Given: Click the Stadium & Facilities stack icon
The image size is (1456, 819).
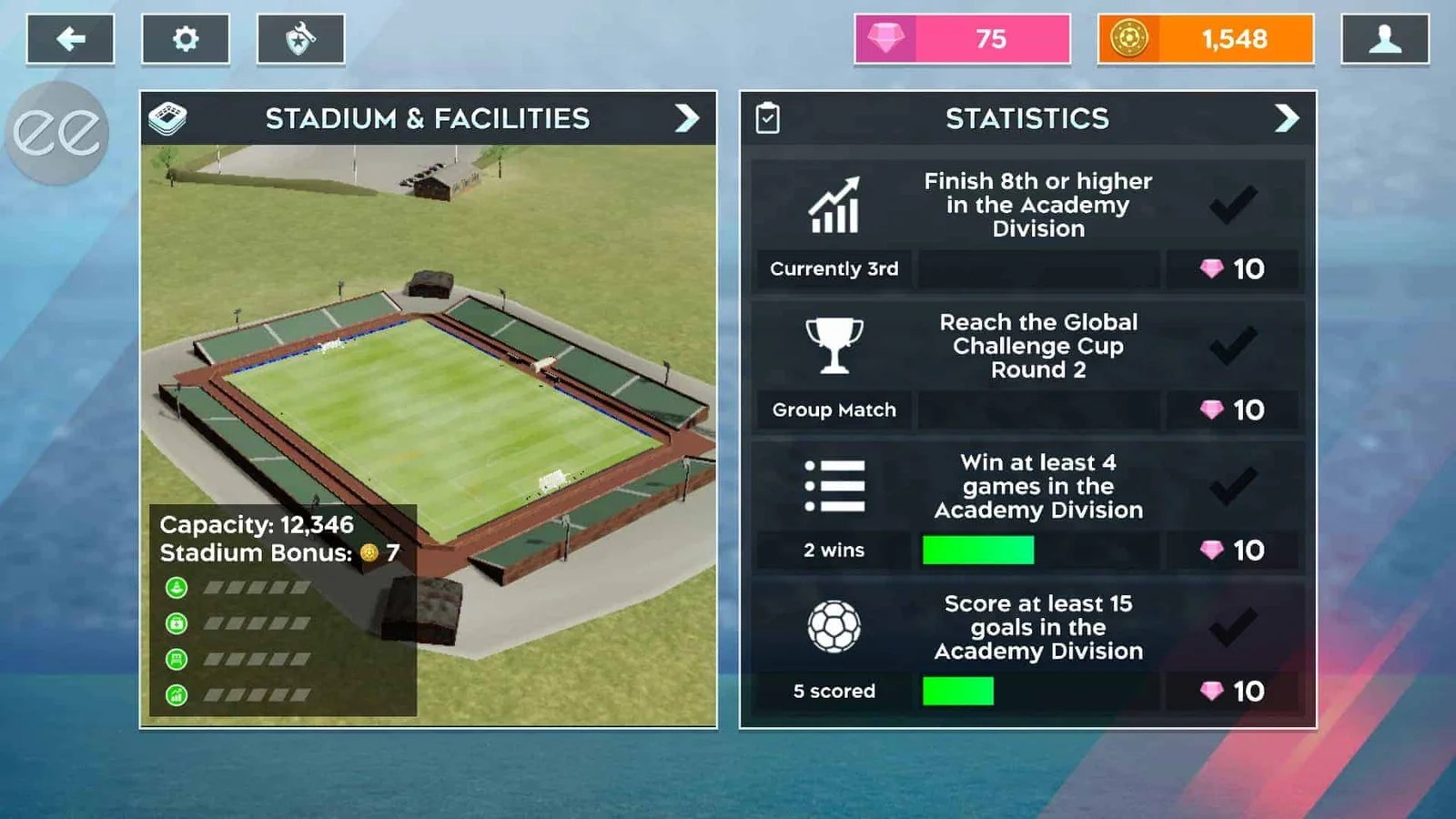Looking at the screenshot, I should (x=167, y=118).
